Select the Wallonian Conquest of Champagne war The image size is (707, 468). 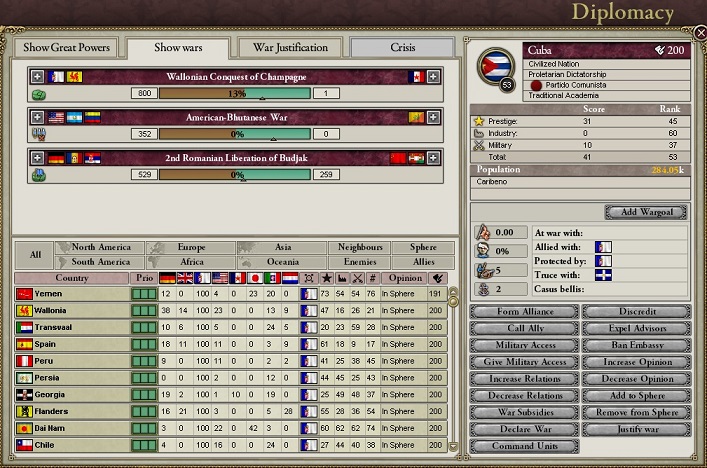point(236,77)
